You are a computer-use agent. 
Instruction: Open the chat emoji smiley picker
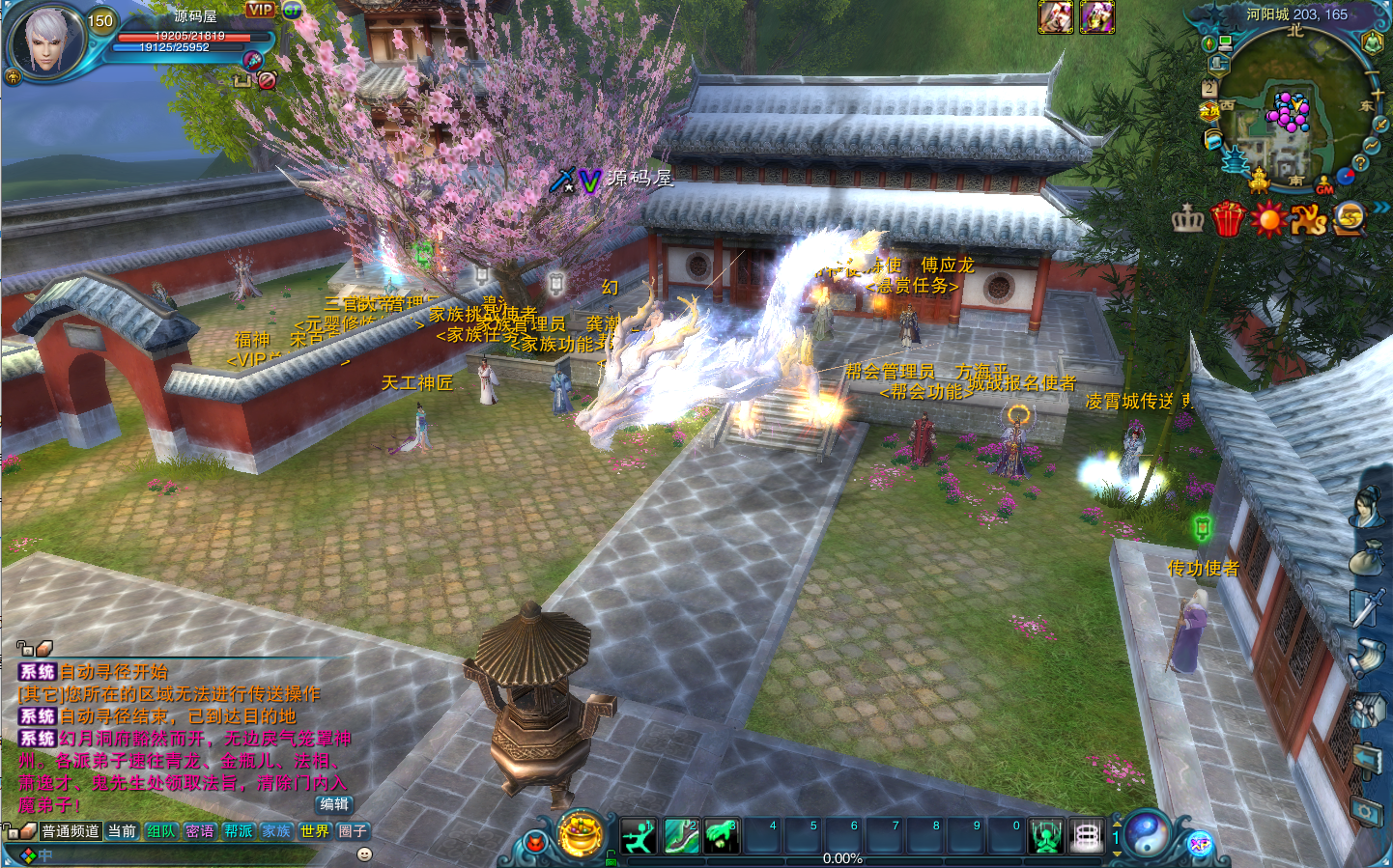tap(364, 854)
